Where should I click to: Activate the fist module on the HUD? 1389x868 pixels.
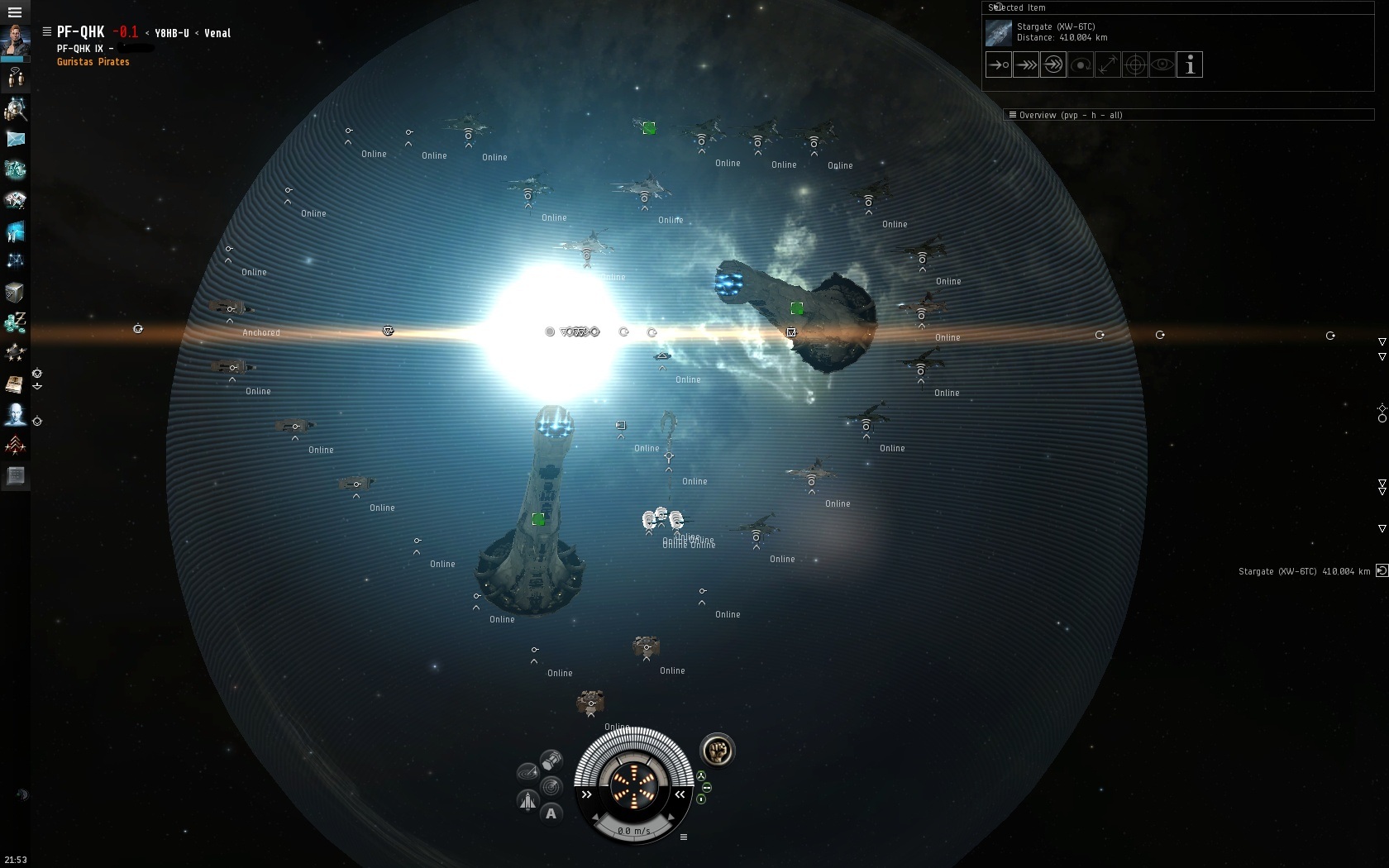[717, 751]
